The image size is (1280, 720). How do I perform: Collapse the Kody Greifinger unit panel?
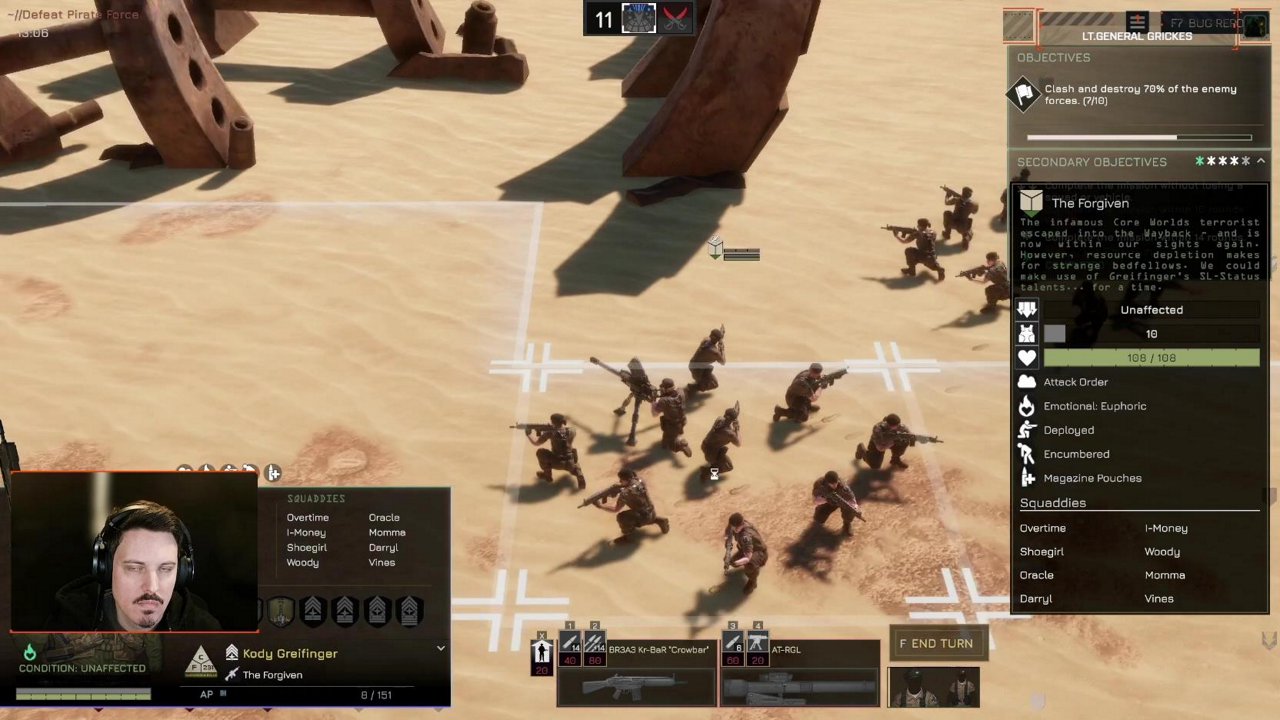point(440,649)
